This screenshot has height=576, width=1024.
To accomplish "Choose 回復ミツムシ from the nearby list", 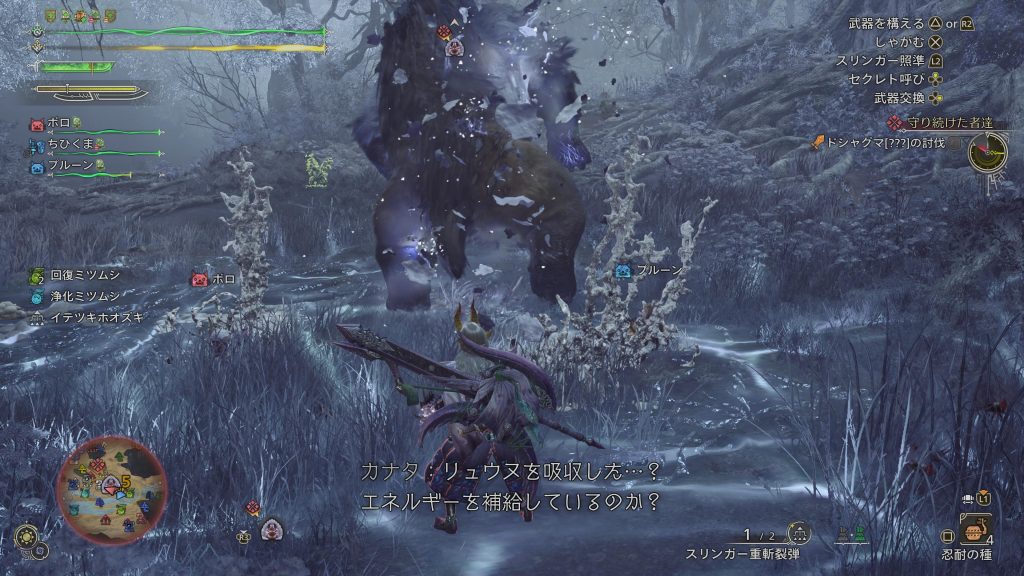I will pyautogui.click(x=82, y=276).
